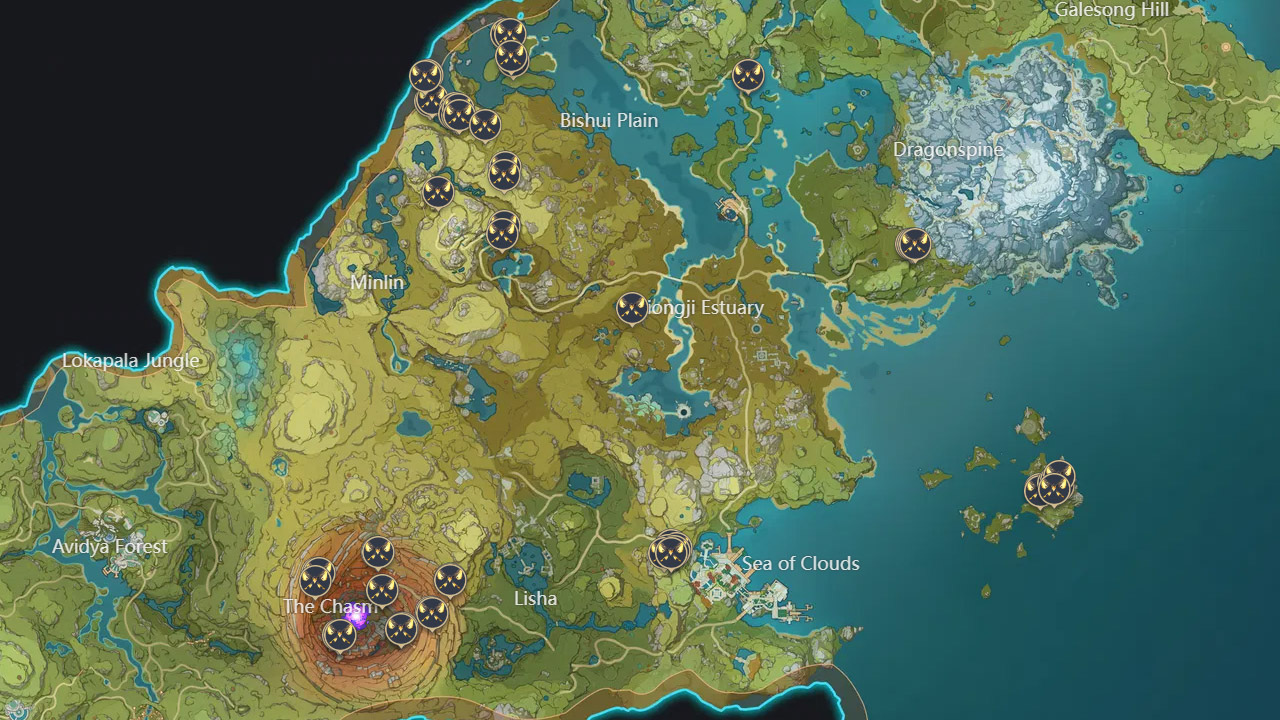This screenshot has width=1280, height=720.
Task: Select the enemy marker at Qiongji Estuary
Action: (632, 310)
